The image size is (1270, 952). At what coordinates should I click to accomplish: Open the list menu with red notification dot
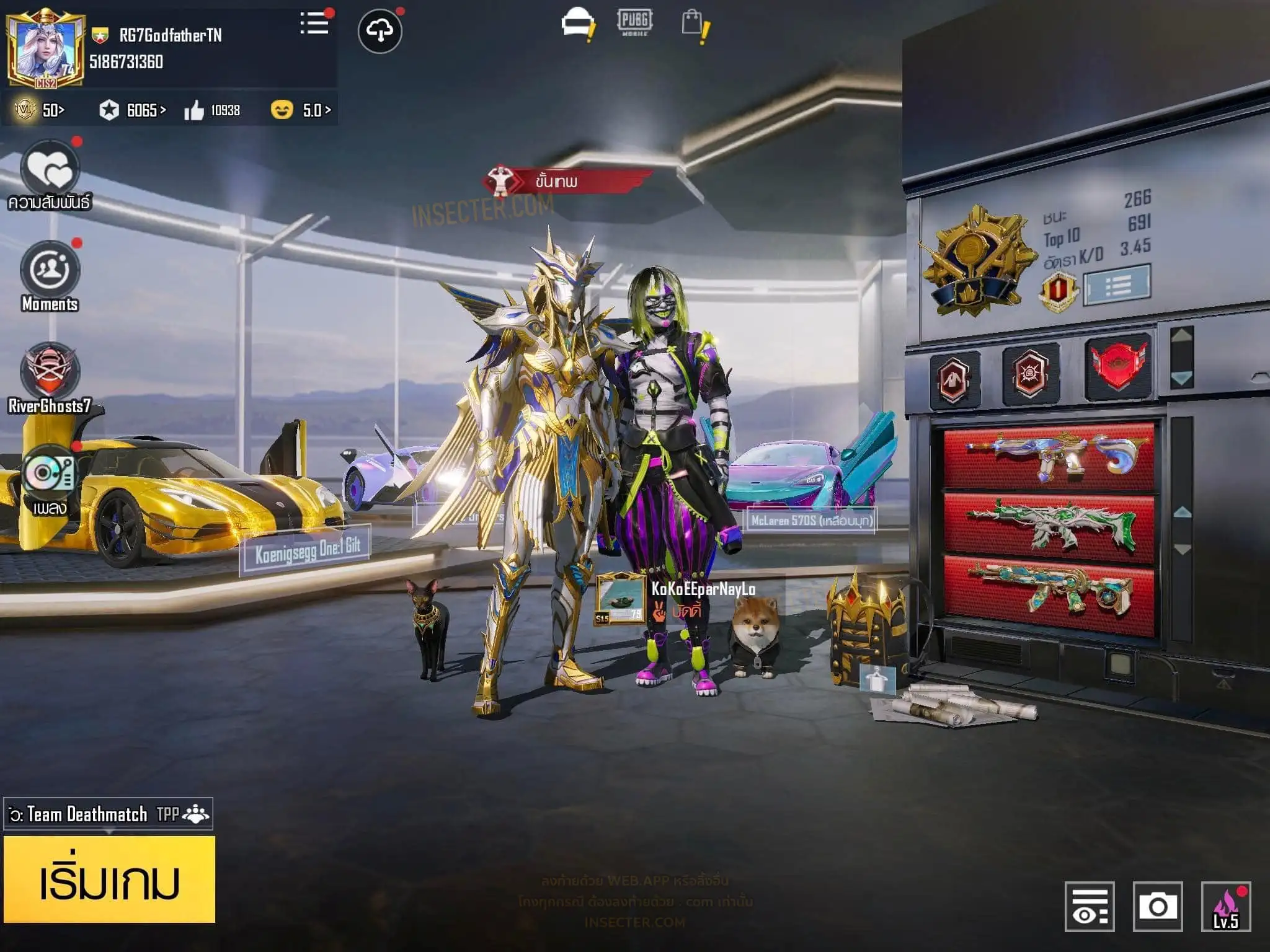coord(314,25)
